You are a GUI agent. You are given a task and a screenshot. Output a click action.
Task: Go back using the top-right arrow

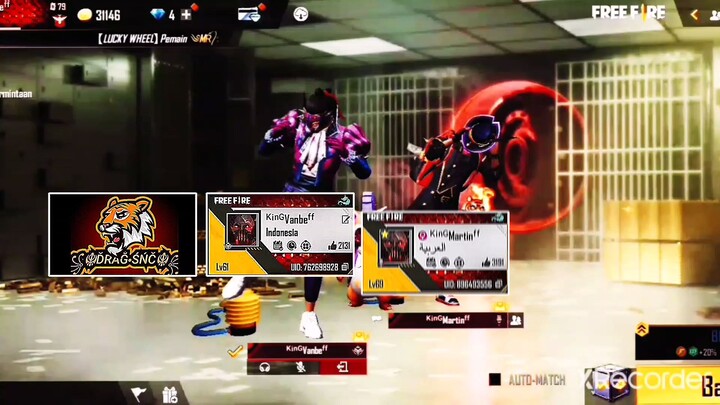(x=695, y=14)
